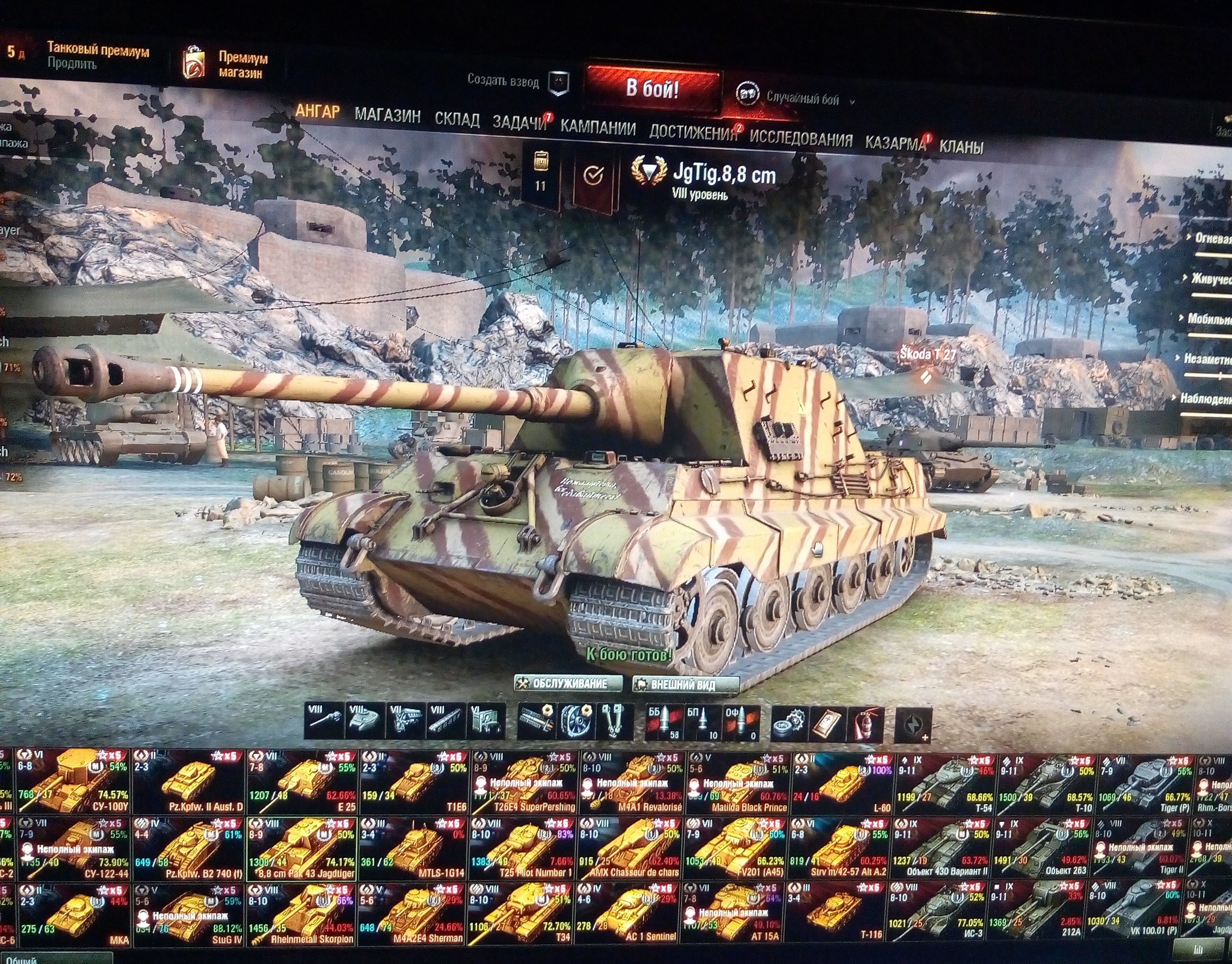Open the Внешний вид exterior customization

(x=684, y=685)
